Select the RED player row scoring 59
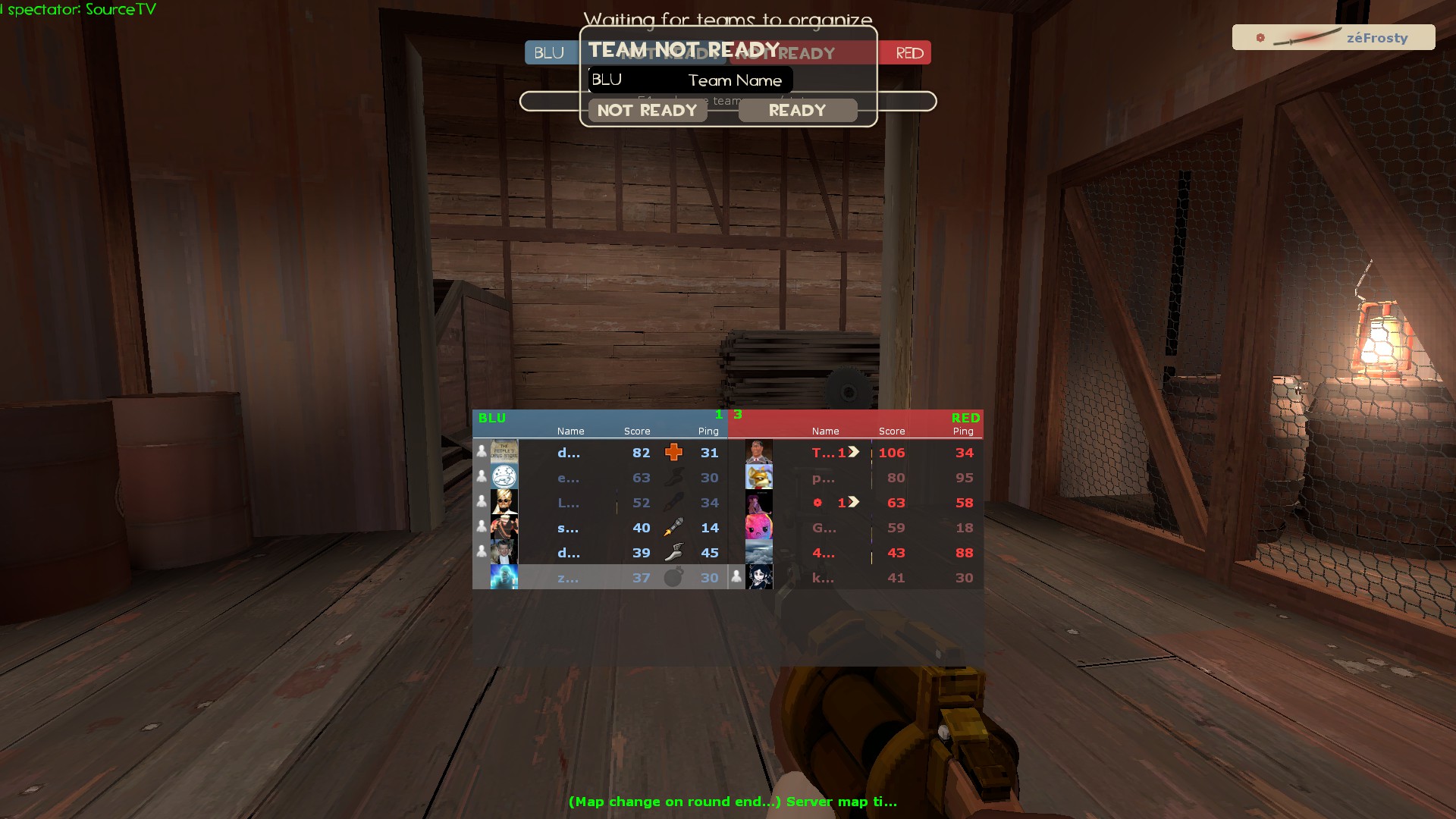Image resolution: width=1456 pixels, height=819 pixels. pyautogui.click(x=857, y=528)
